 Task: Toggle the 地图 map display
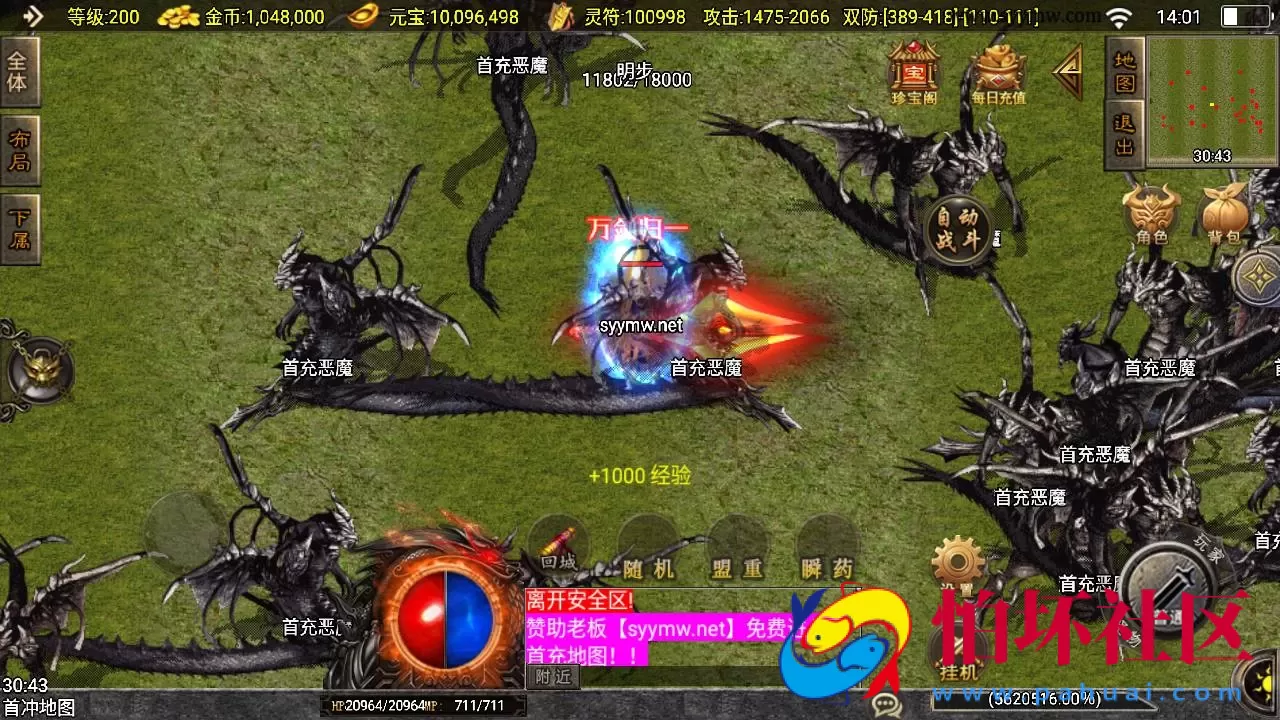point(1124,70)
